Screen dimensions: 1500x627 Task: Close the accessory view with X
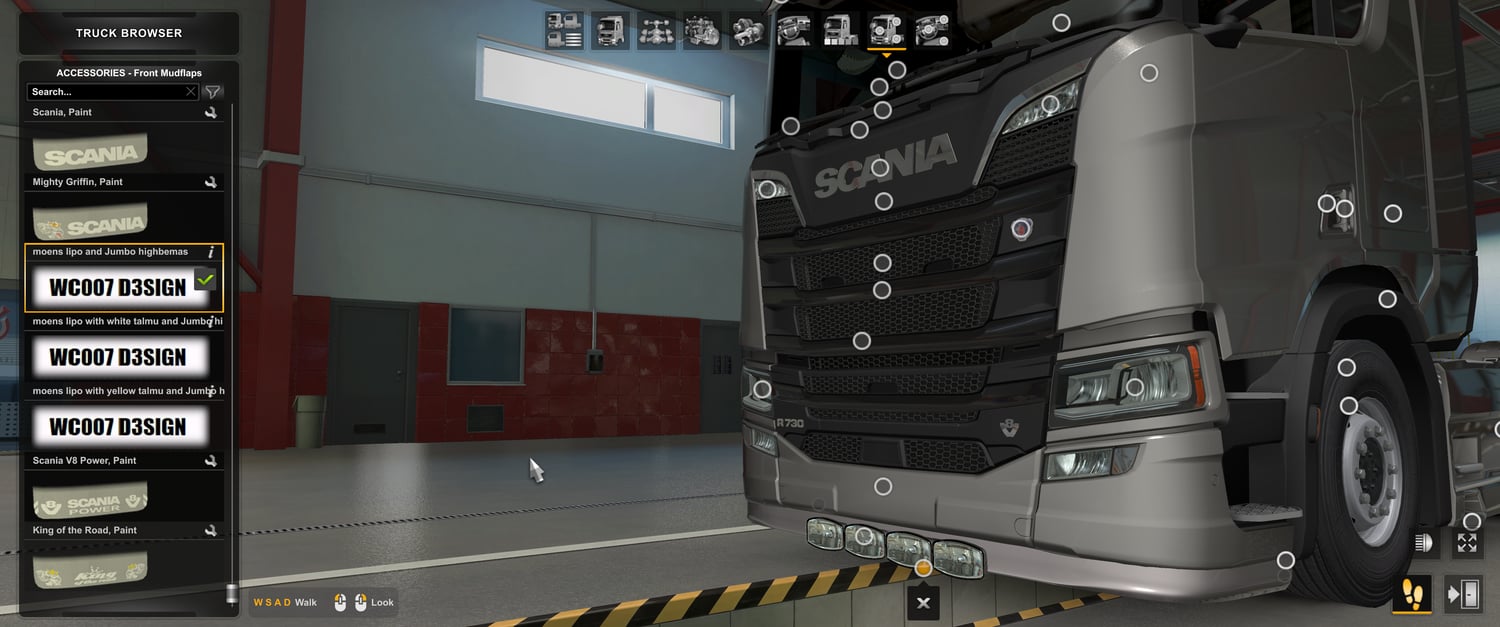923,603
